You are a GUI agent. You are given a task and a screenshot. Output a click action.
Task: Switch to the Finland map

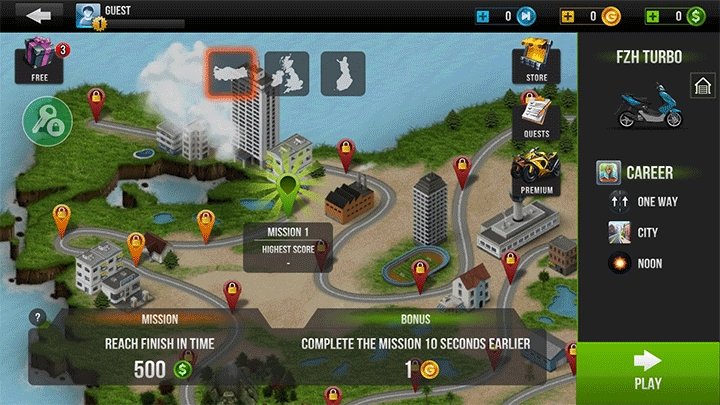coord(343,73)
